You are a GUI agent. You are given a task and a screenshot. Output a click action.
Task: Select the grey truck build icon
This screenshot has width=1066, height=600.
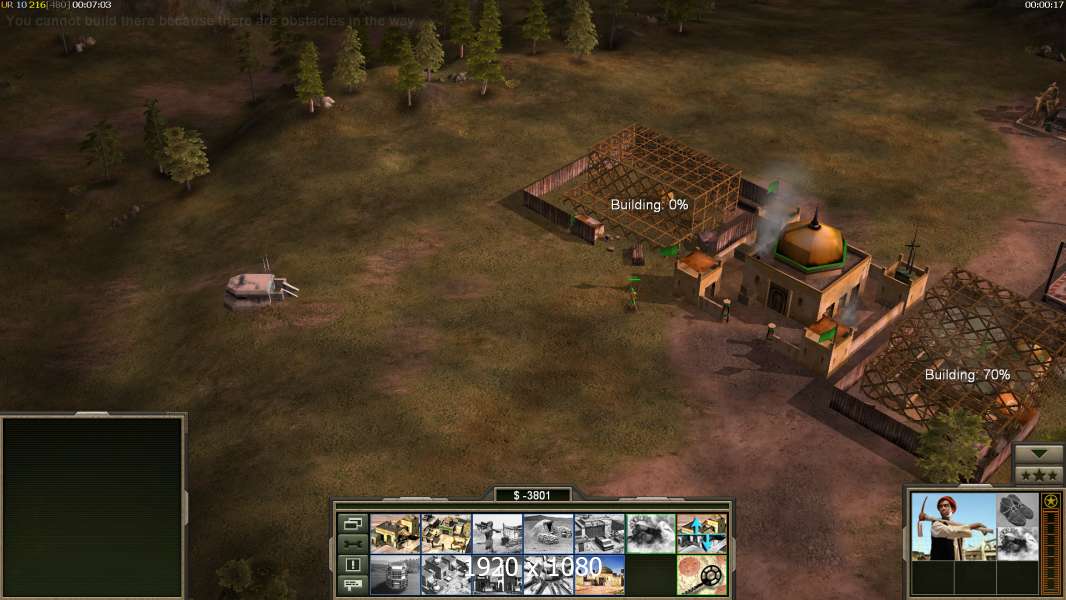click(395, 575)
